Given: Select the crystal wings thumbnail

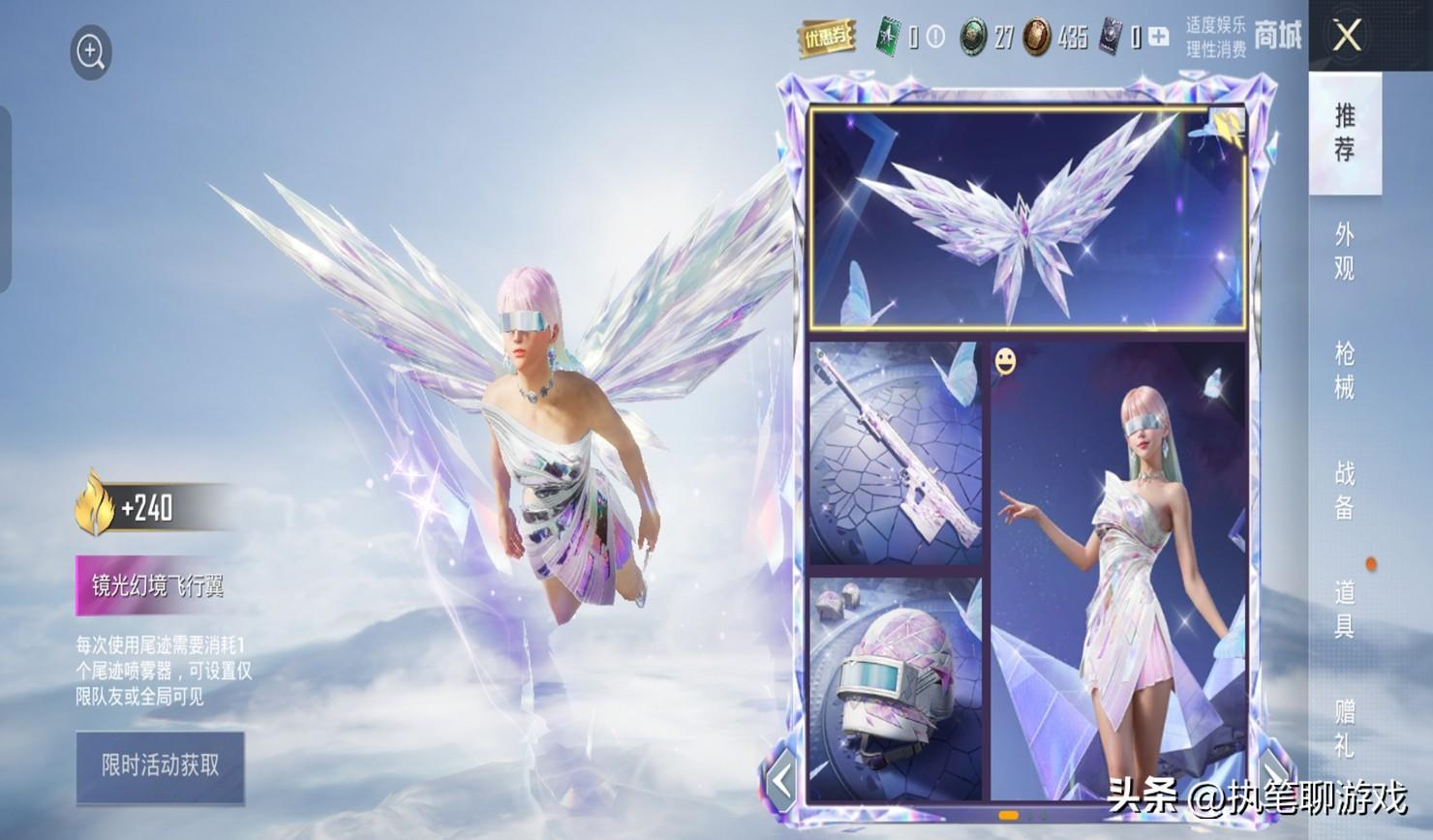Looking at the screenshot, I should pos(1026,218).
